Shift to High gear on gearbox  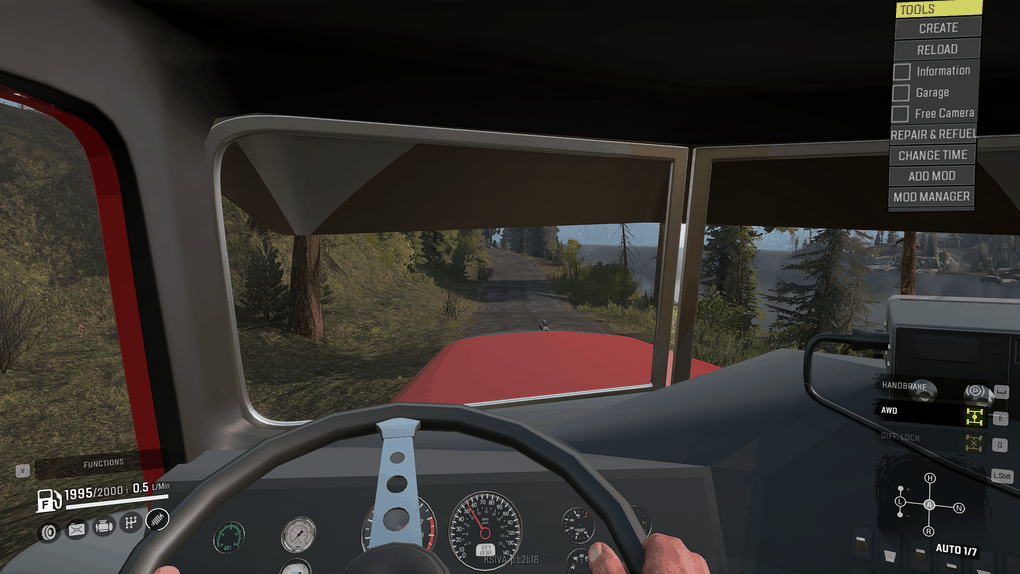click(x=929, y=478)
